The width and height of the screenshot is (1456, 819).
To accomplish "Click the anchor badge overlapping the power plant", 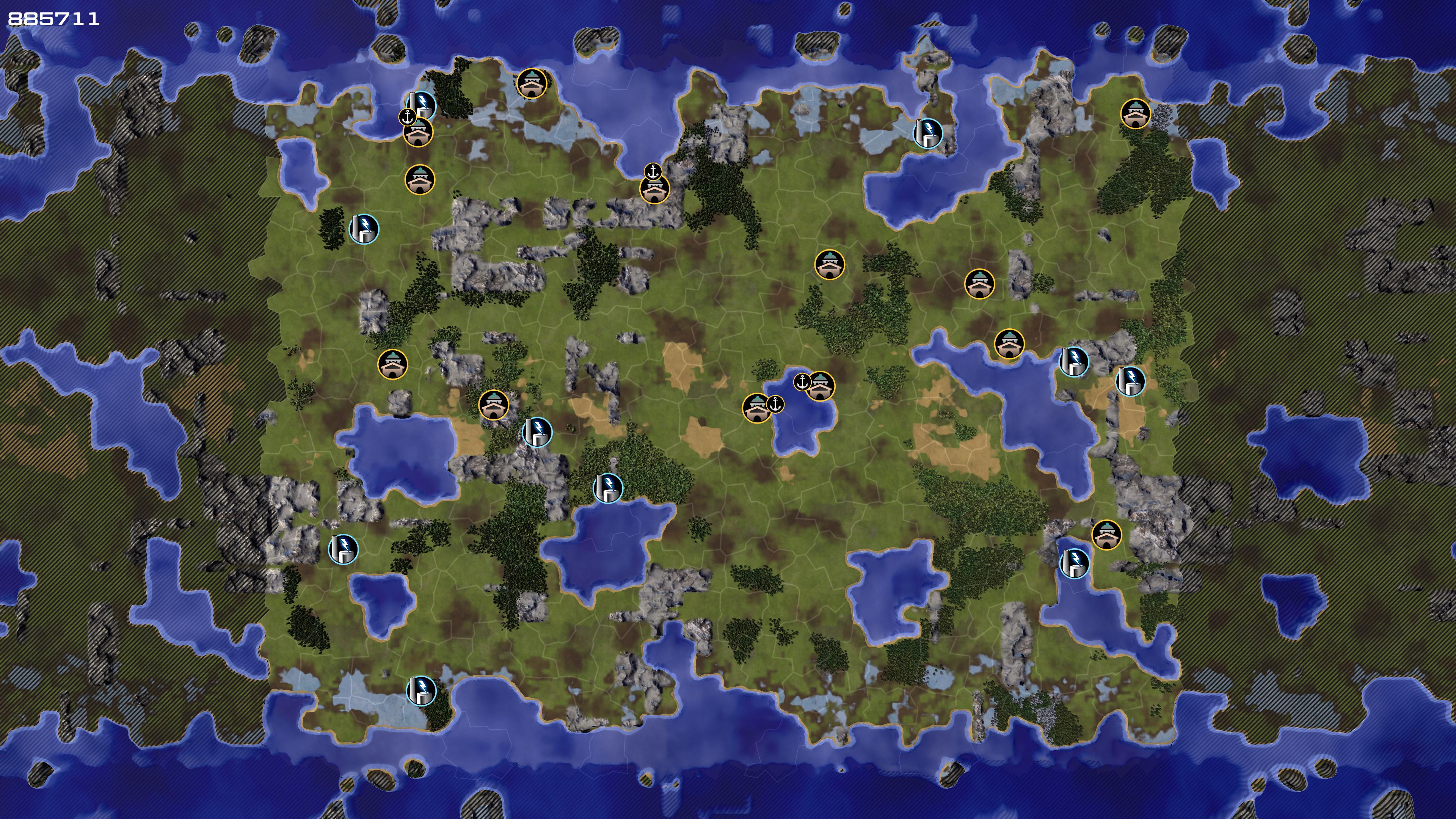I will click(x=407, y=117).
